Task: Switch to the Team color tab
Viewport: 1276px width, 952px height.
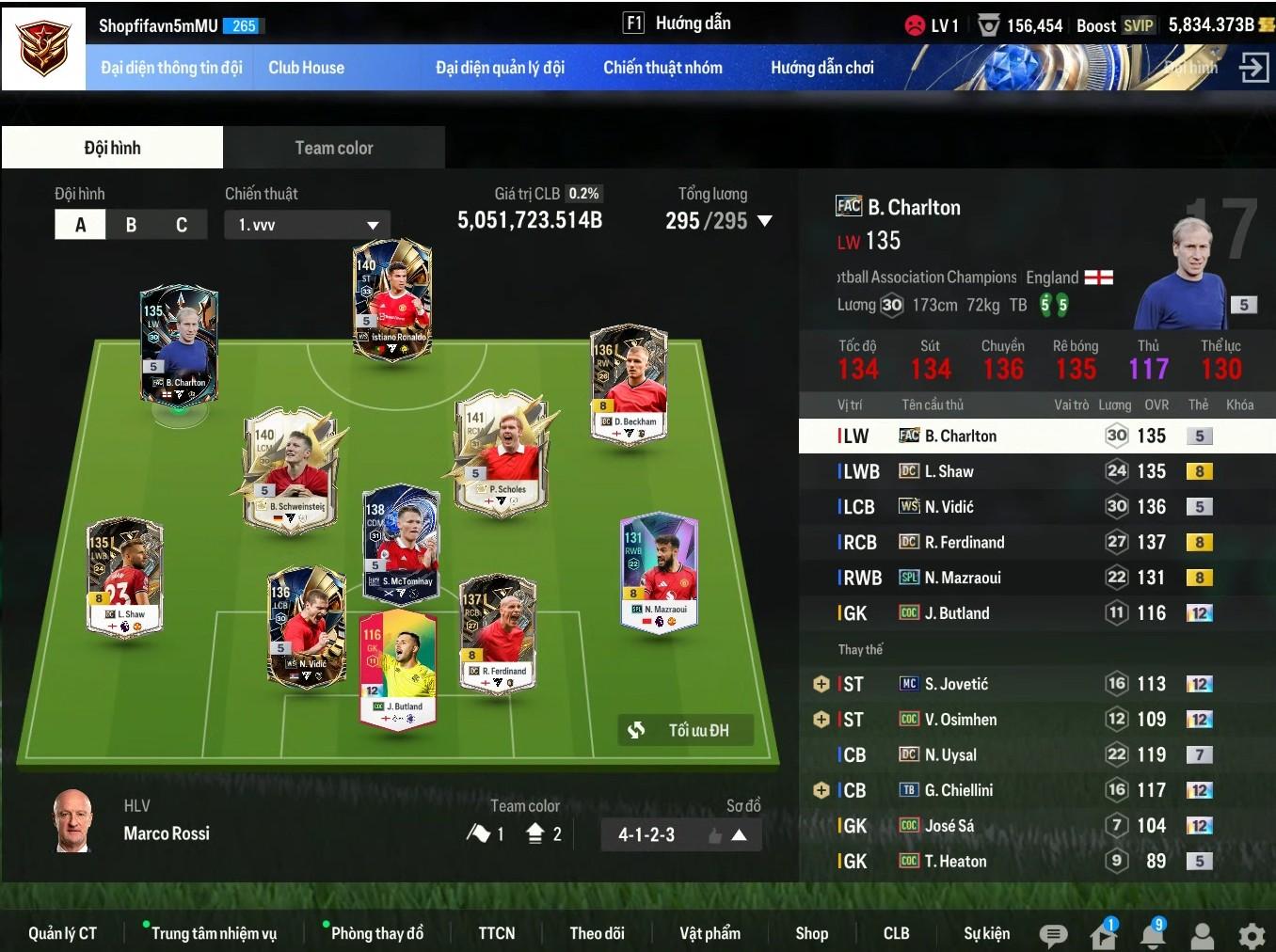Action: coord(334,148)
